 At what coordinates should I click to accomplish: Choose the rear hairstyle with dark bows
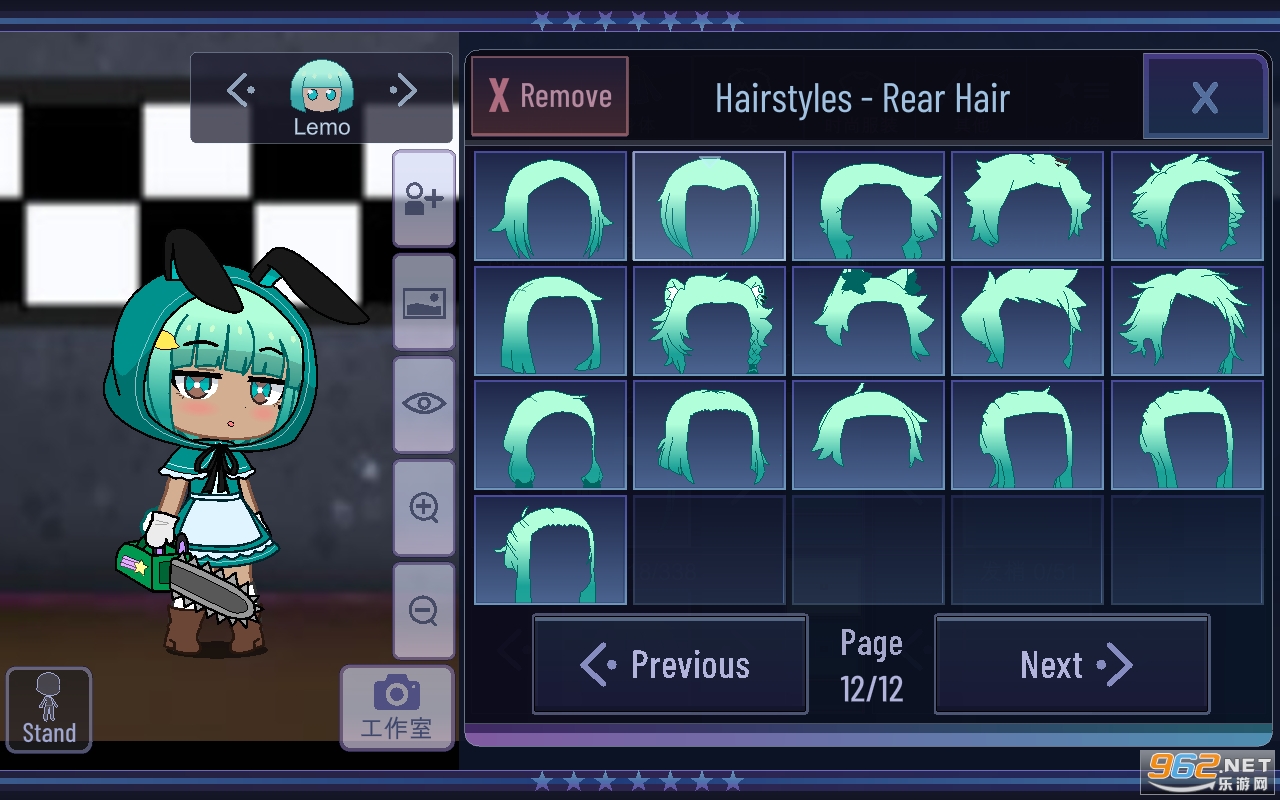pos(868,321)
